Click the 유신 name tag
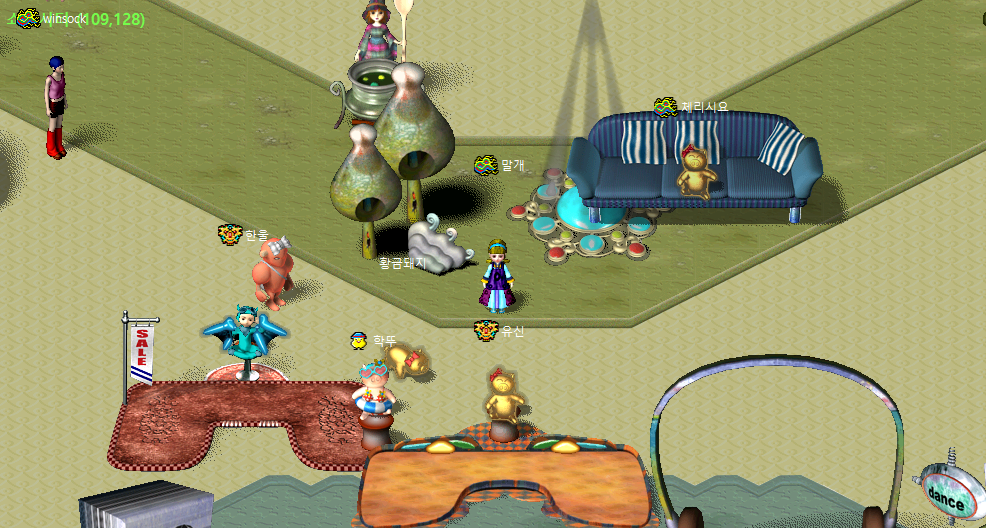 [512, 331]
